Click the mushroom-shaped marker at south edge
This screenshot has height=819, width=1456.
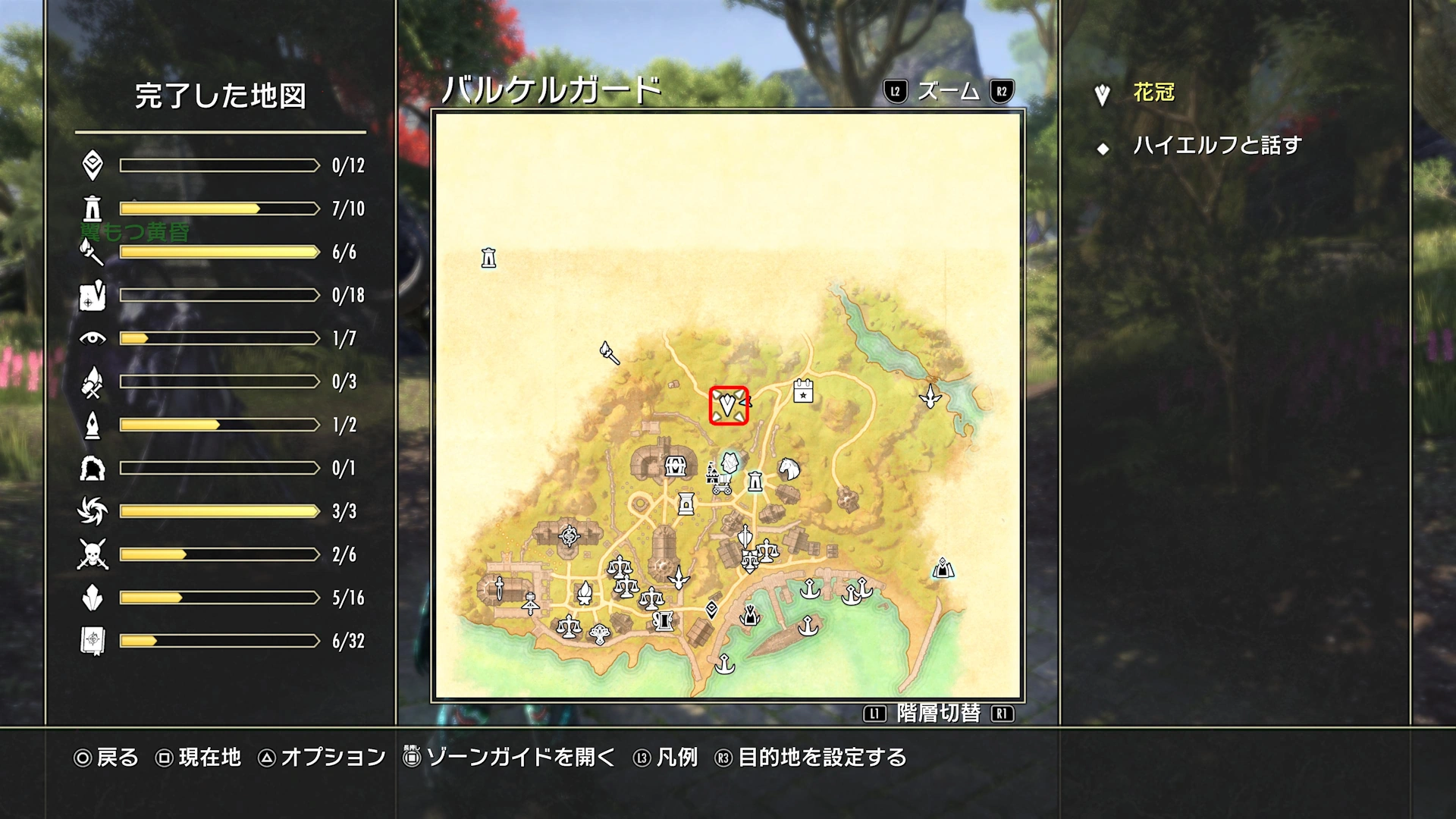coord(600,632)
